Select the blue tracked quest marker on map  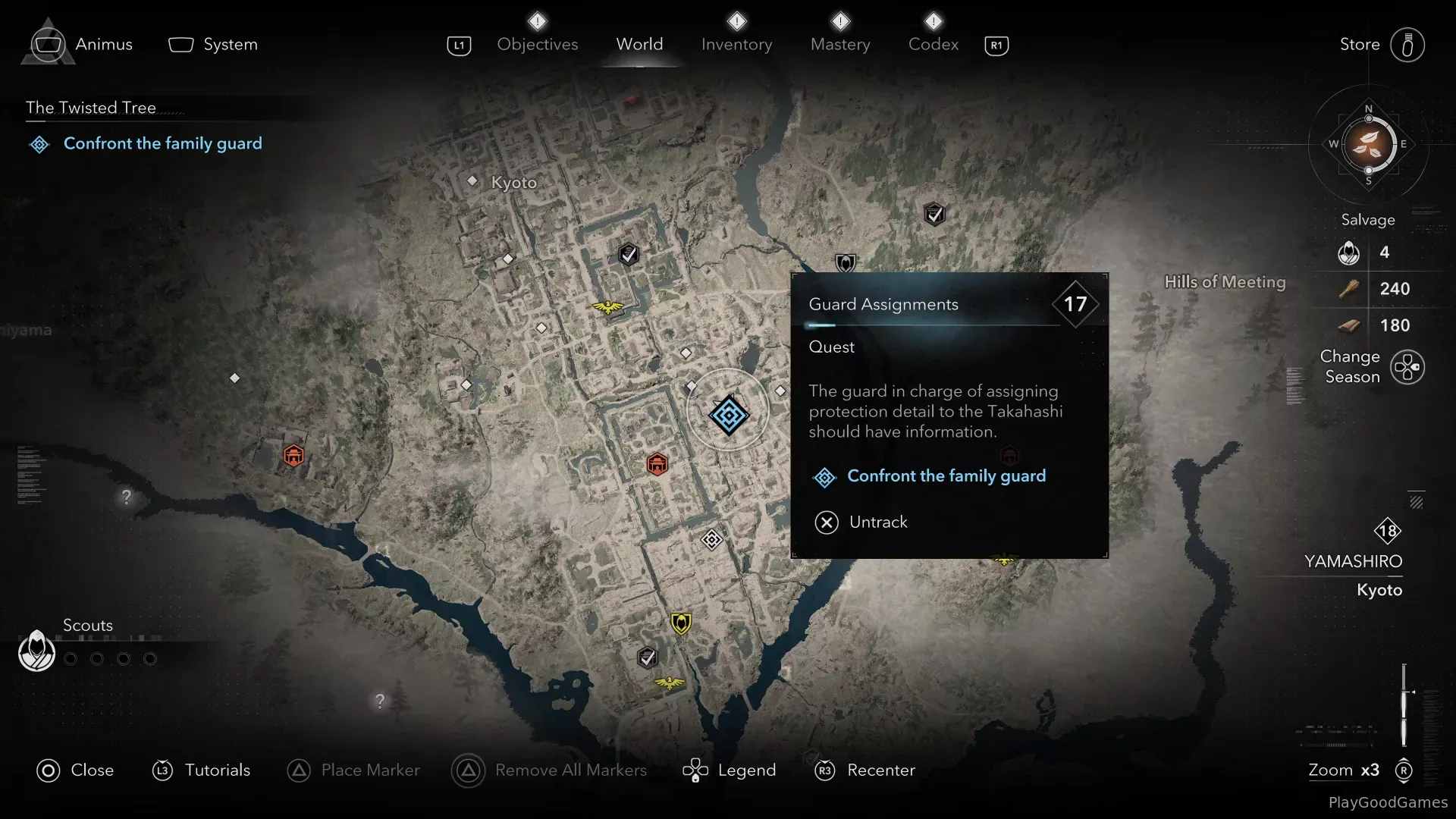coord(729,415)
